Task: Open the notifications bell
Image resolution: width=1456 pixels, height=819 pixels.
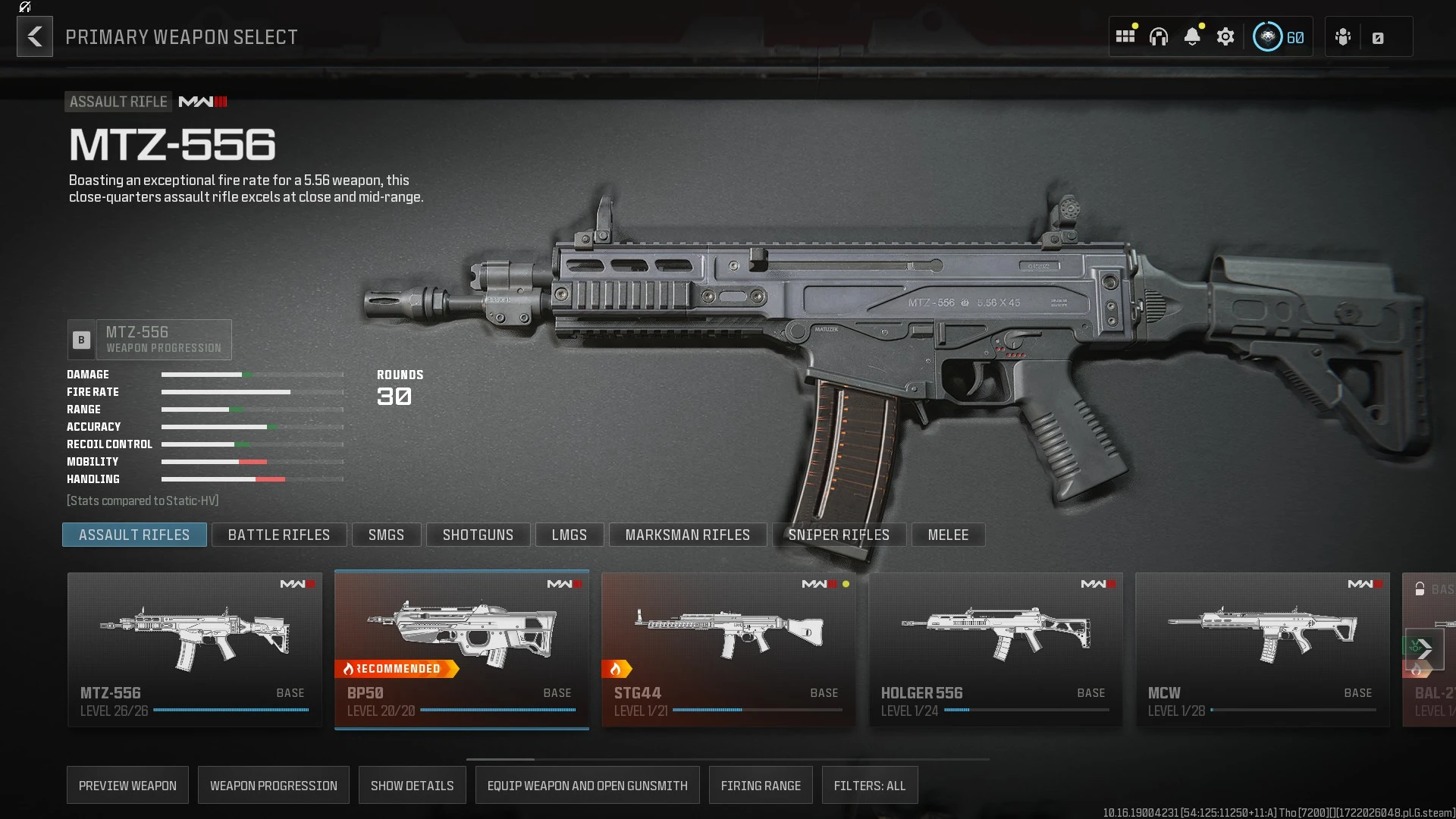Action: [x=1193, y=36]
